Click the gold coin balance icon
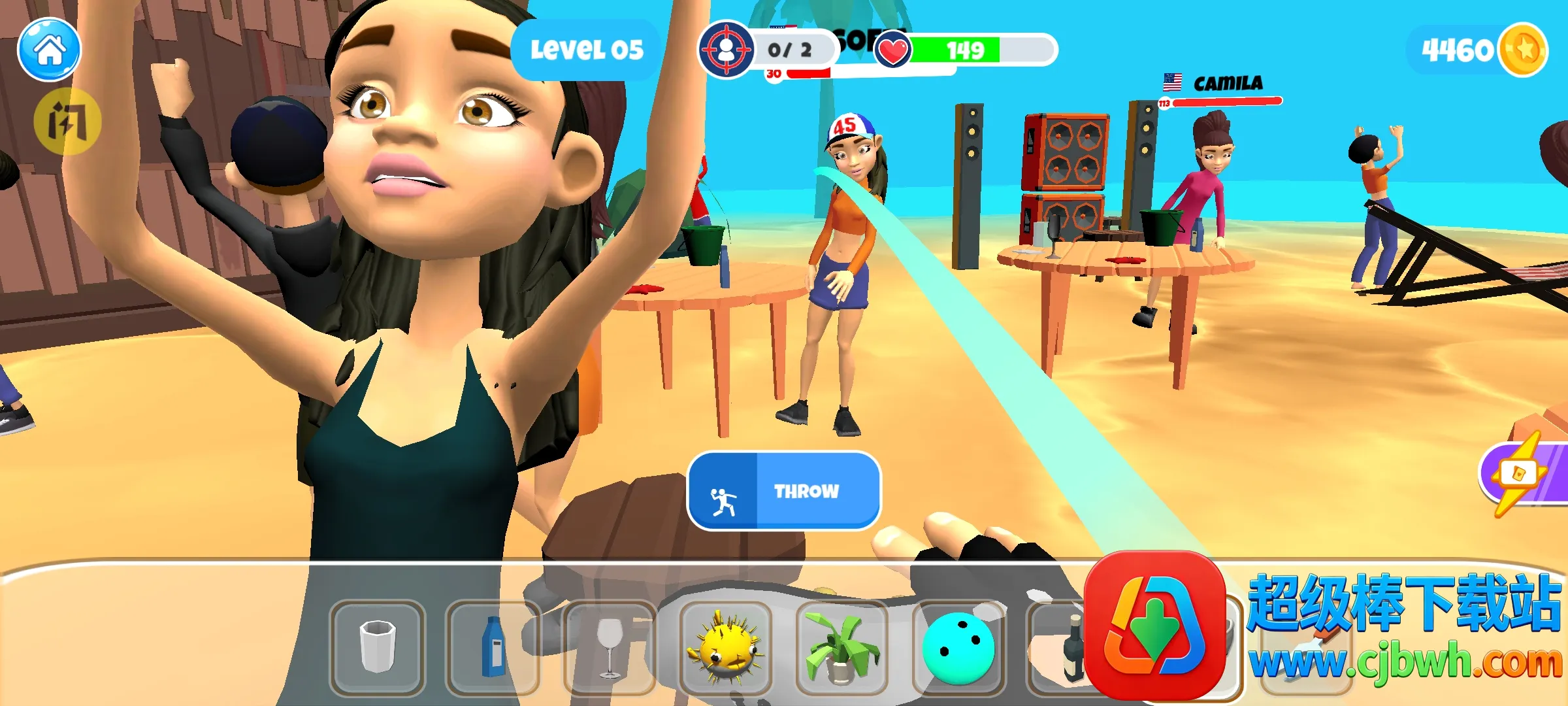The width and height of the screenshot is (1568, 706). (1523, 50)
